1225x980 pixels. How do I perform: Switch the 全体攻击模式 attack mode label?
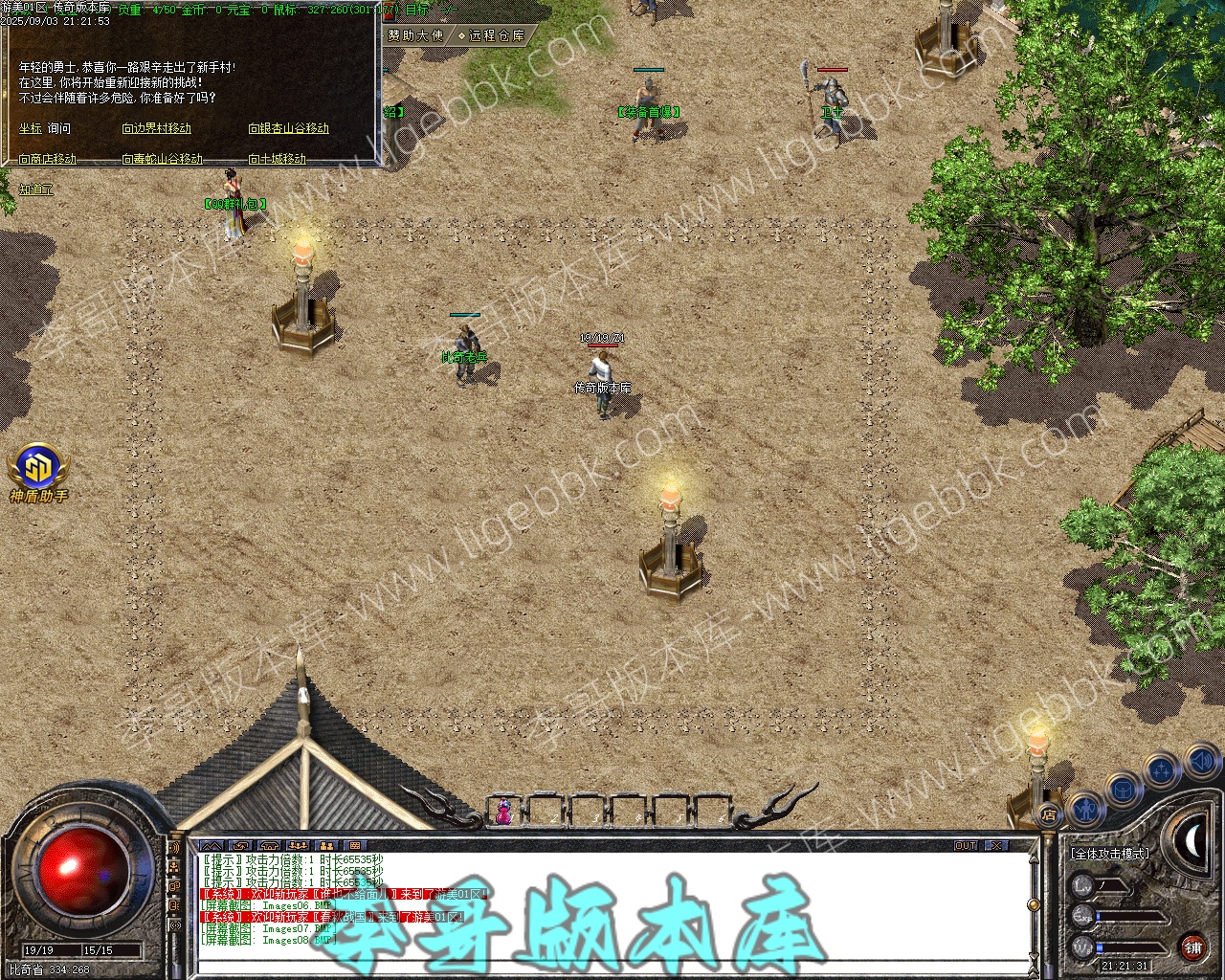pyautogui.click(x=1110, y=853)
